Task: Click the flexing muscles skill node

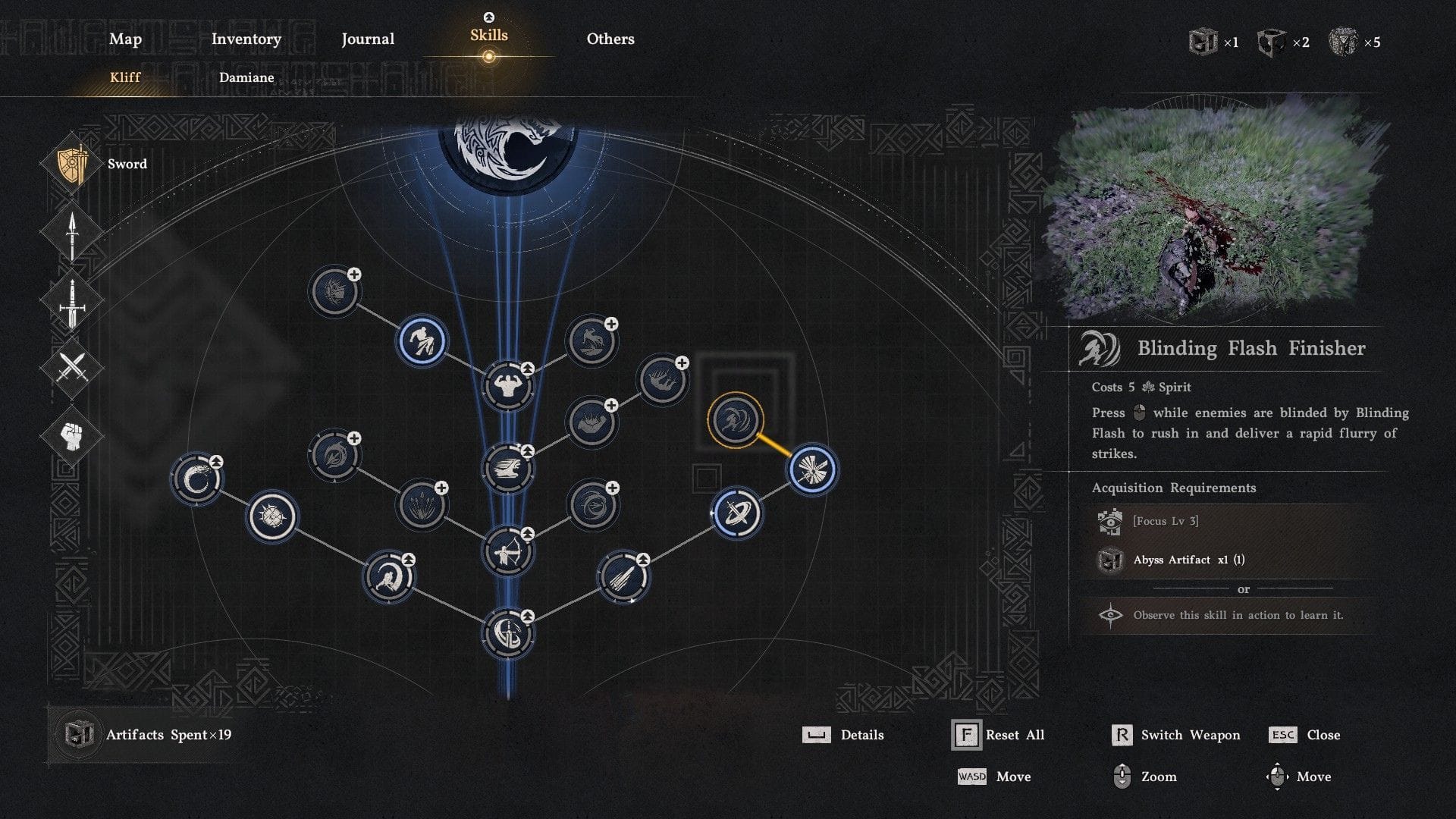Action: (507, 387)
